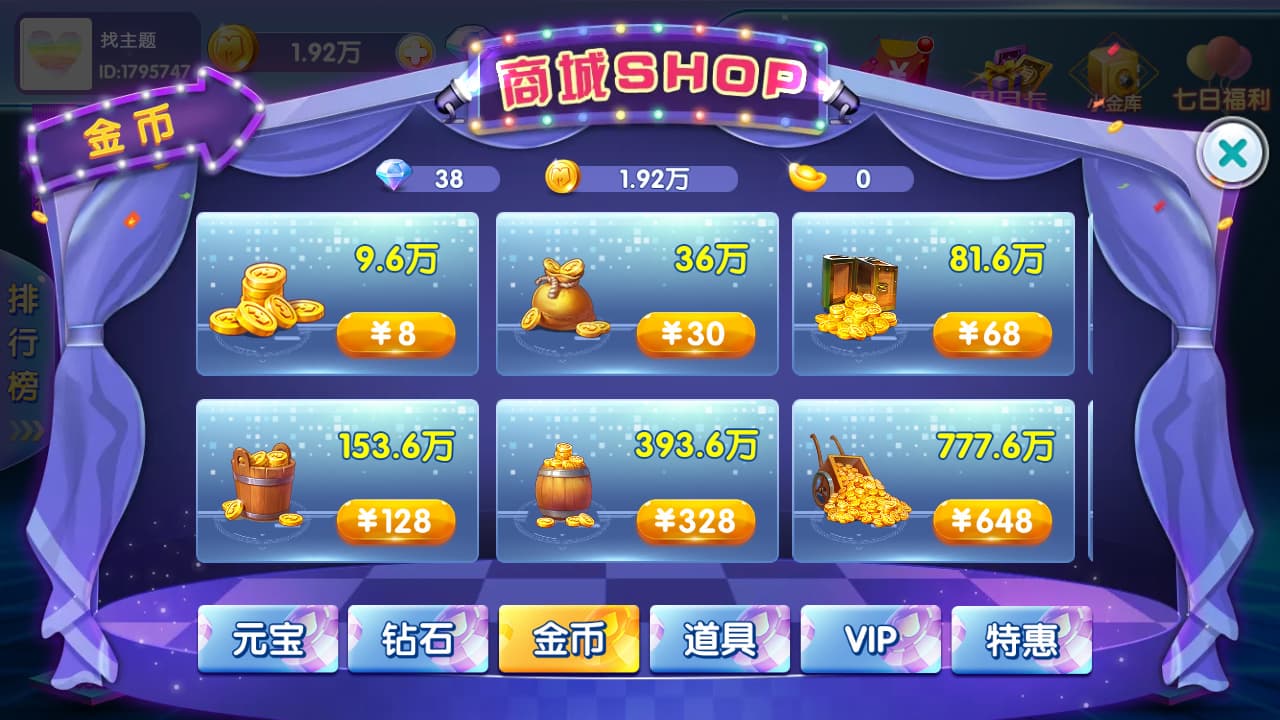Open the player avatar profile
The width and height of the screenshot is (1280, 720).
coord(55,55)
